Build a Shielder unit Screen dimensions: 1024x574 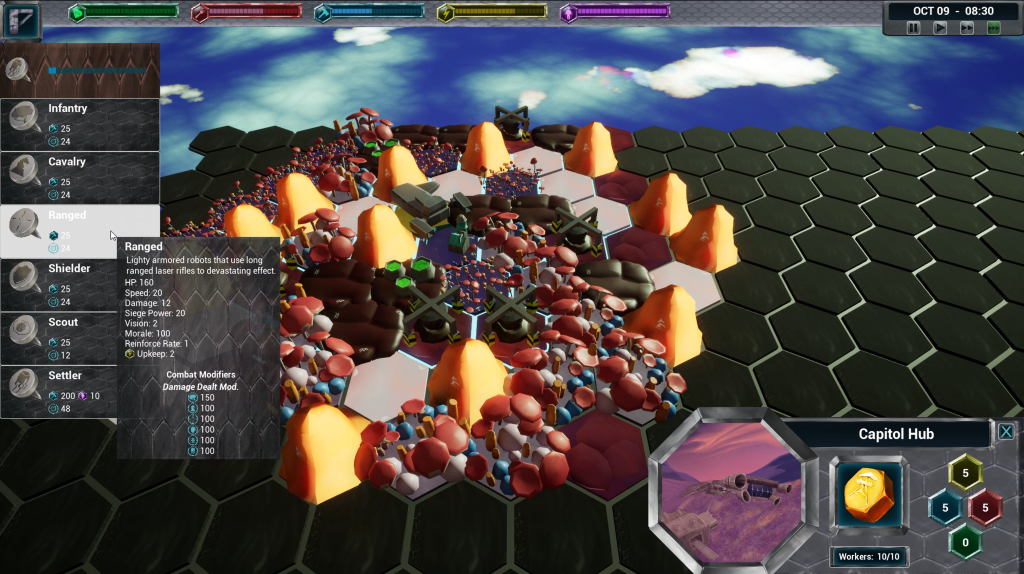click(80, 285)
